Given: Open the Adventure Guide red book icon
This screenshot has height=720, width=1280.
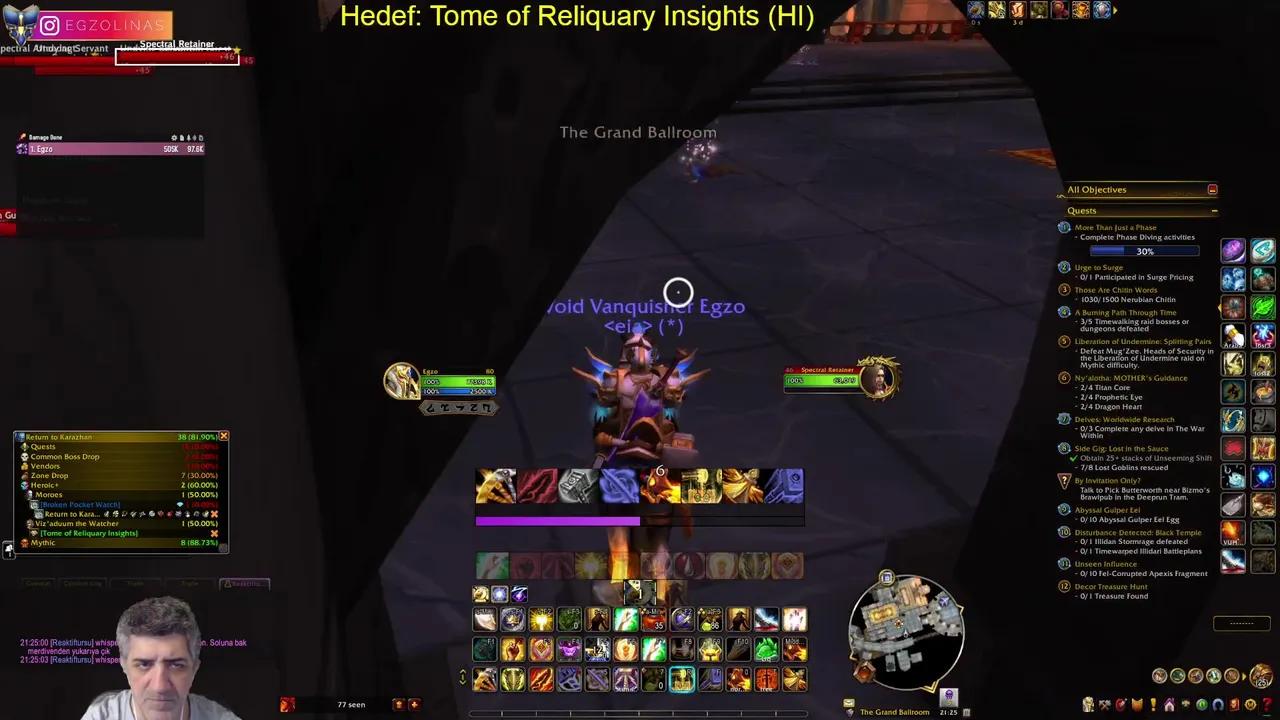Looking at the screenshot, I should tap(1236, 706).
